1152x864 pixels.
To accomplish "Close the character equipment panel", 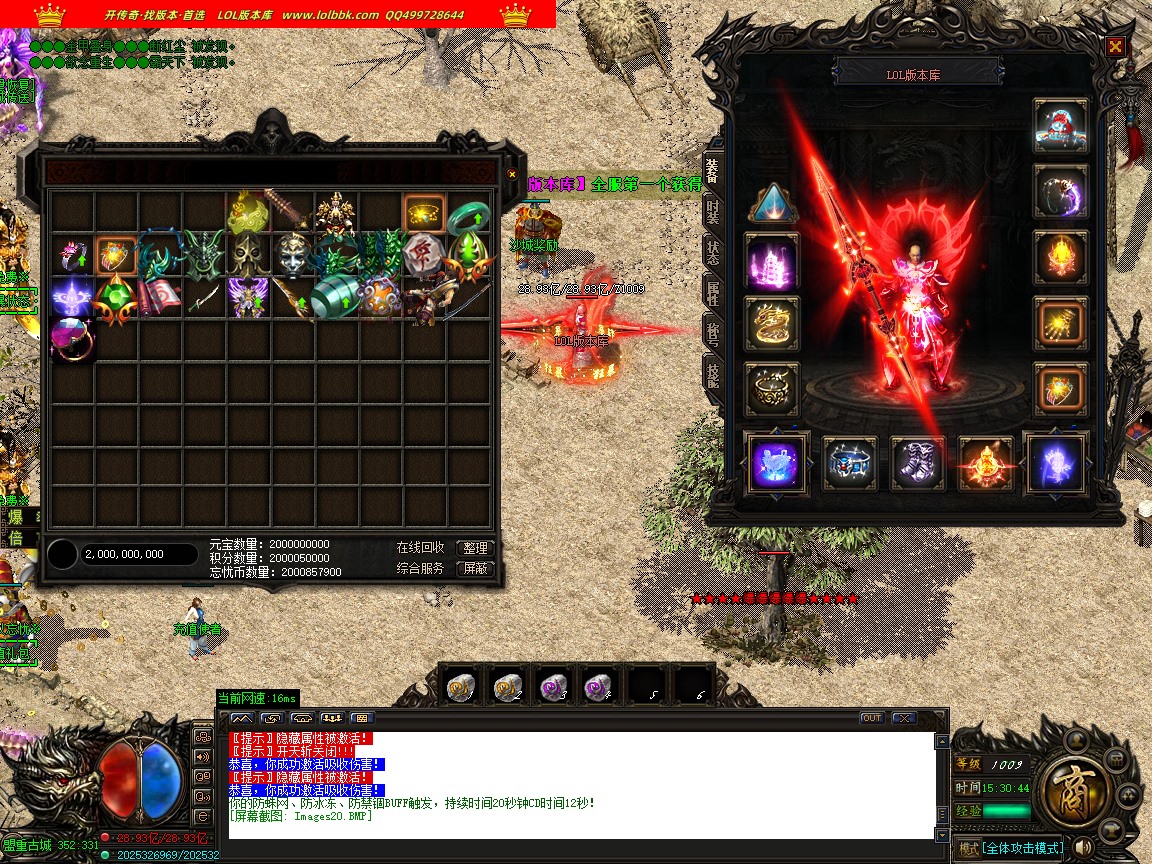I will point(1115,46).
